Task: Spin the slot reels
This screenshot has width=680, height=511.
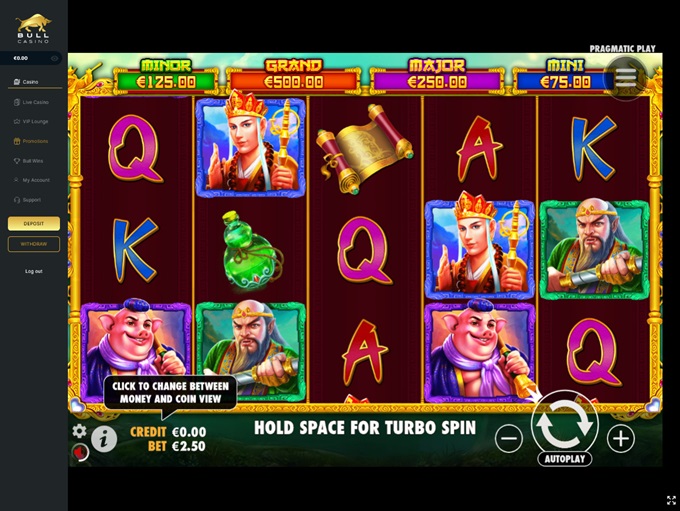Action: click(564, 423)
